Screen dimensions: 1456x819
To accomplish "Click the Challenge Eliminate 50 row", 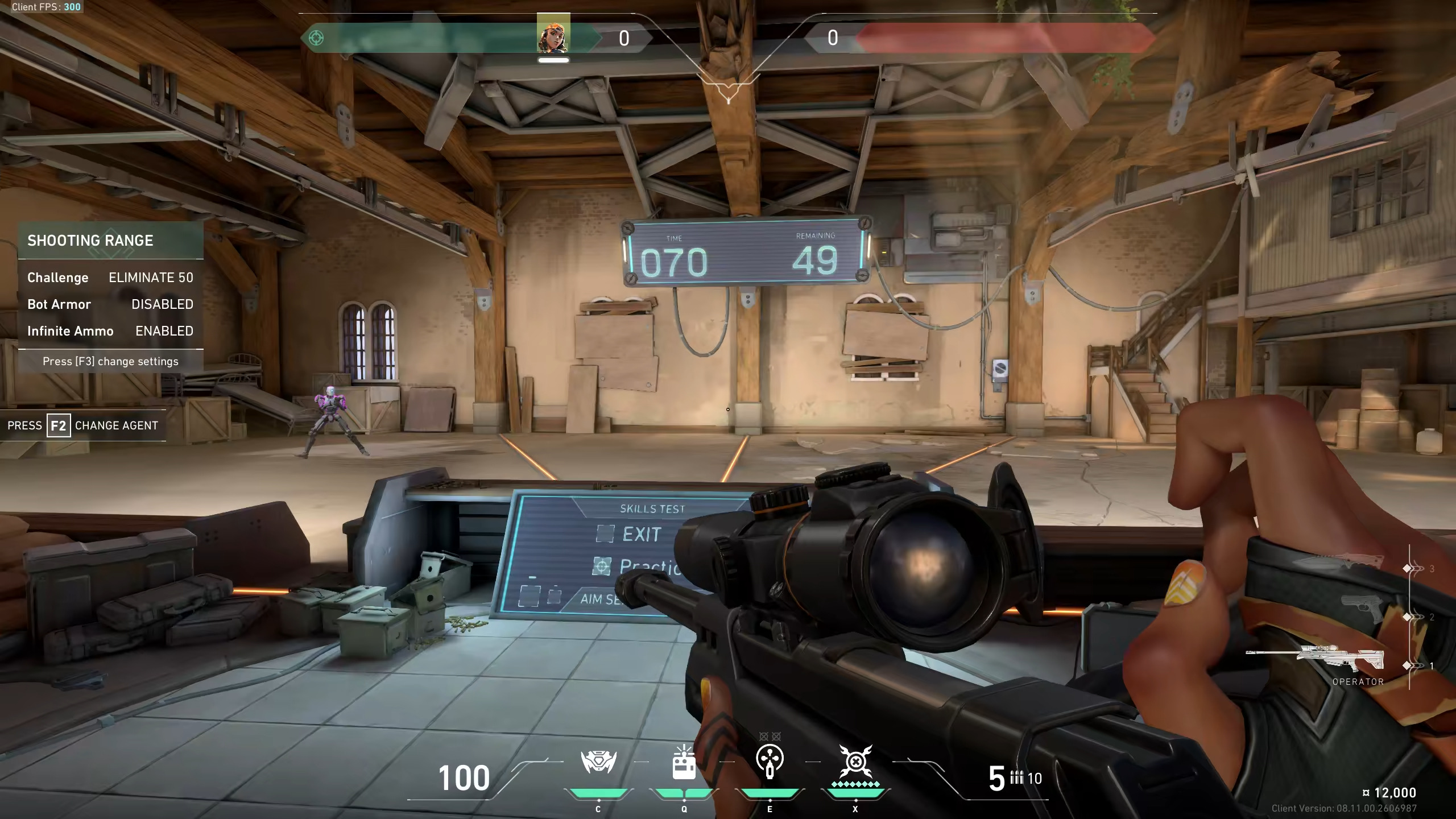I will click(111, 278).
